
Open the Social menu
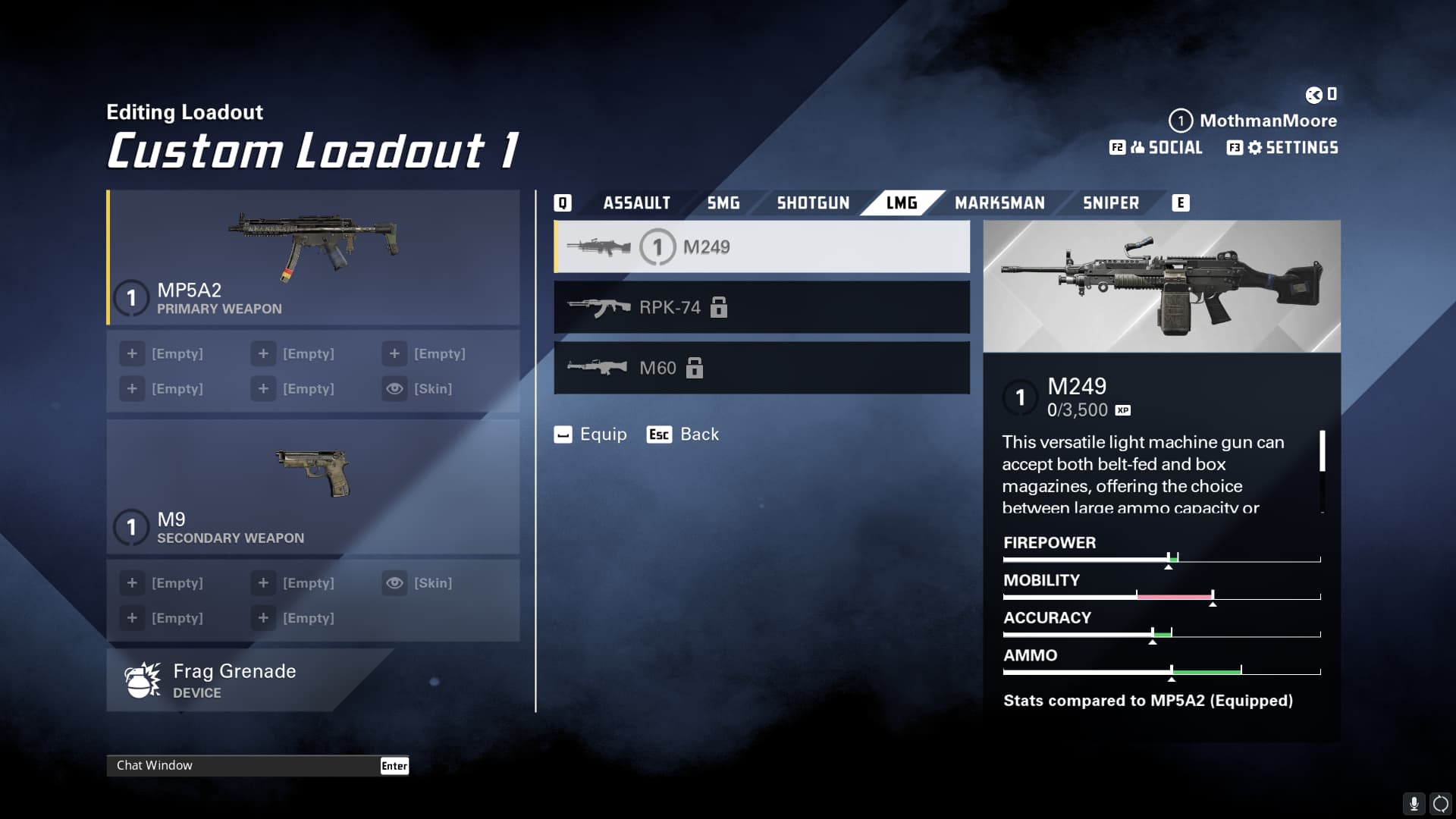(x=1157, y=148)
